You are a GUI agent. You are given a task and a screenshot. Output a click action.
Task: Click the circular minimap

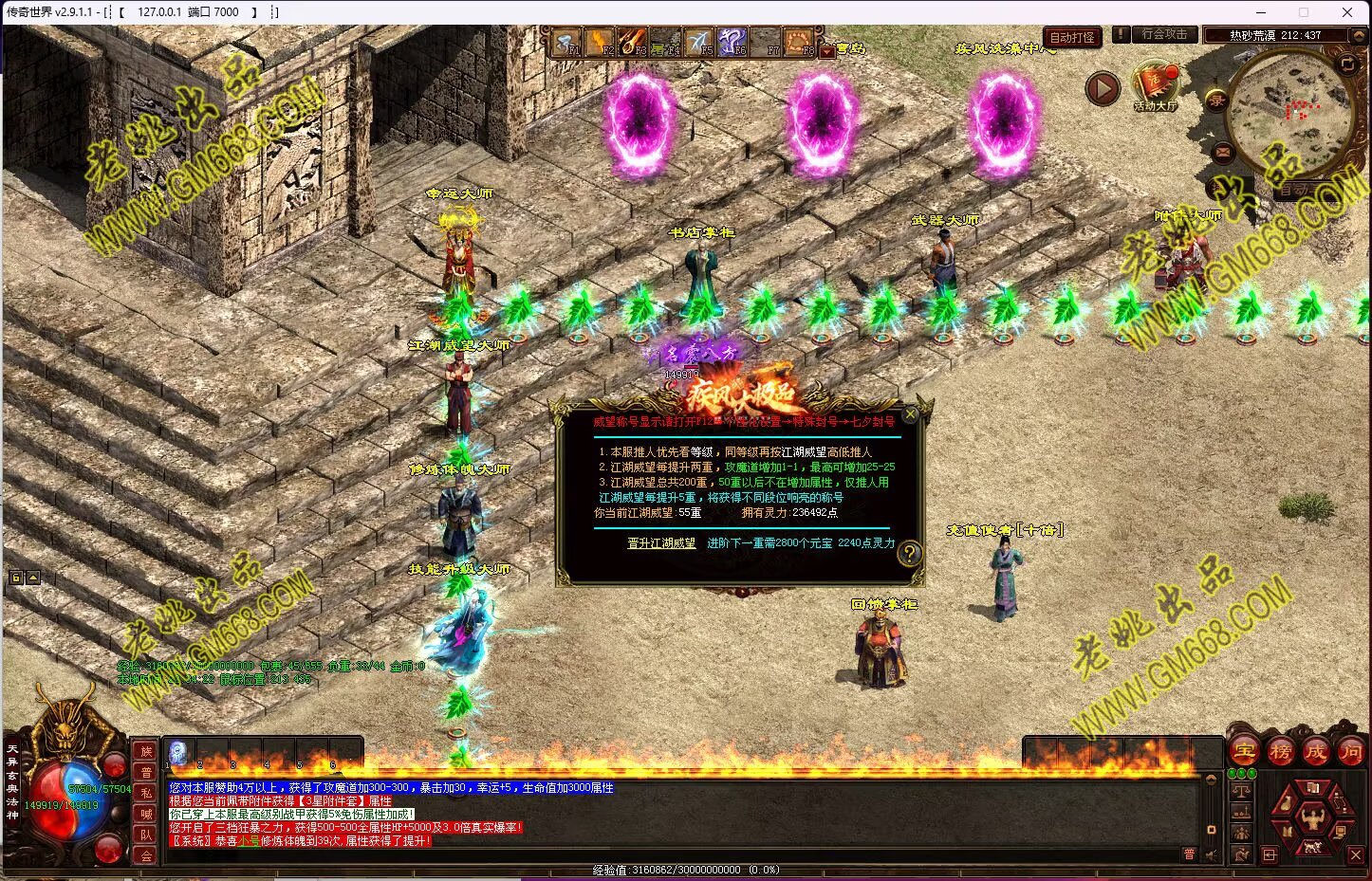[1289, 111]
